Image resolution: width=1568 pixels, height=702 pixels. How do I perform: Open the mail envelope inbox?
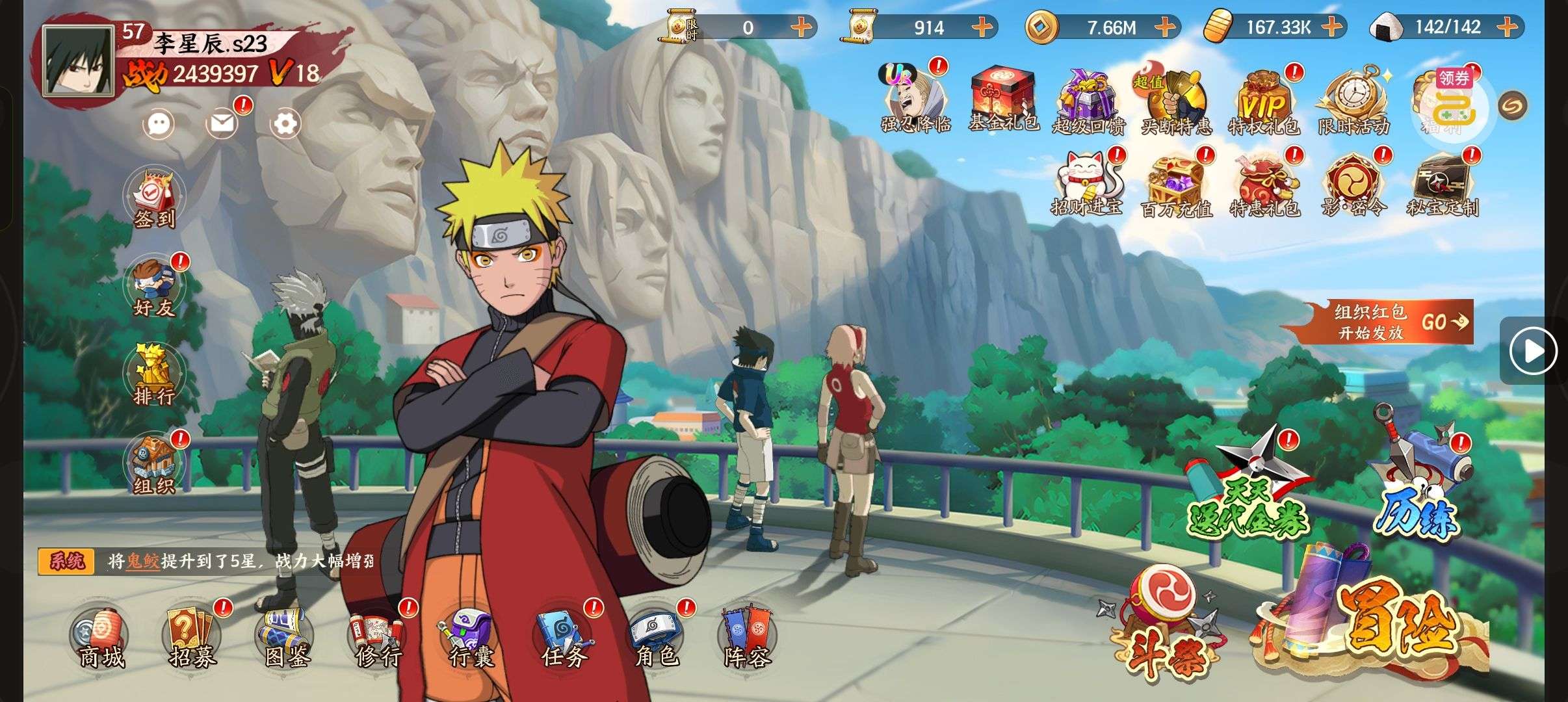(222, 123)
